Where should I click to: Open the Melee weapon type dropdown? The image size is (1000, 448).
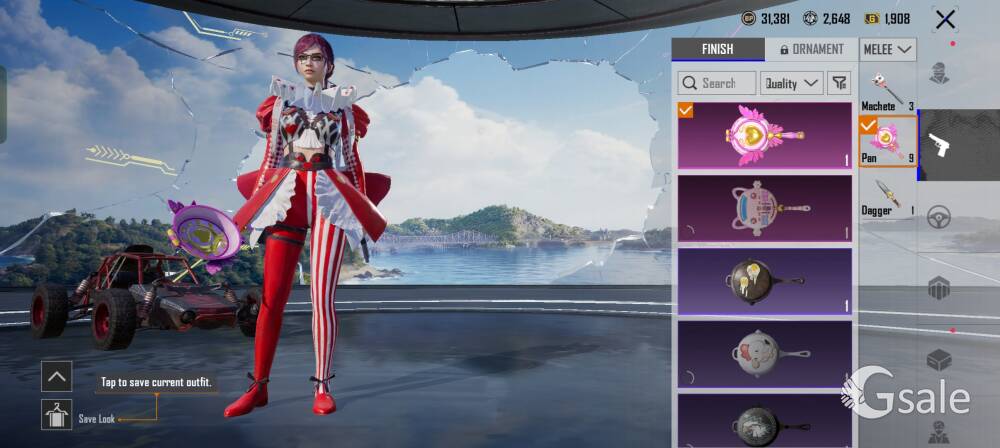(x=888, y=49)
